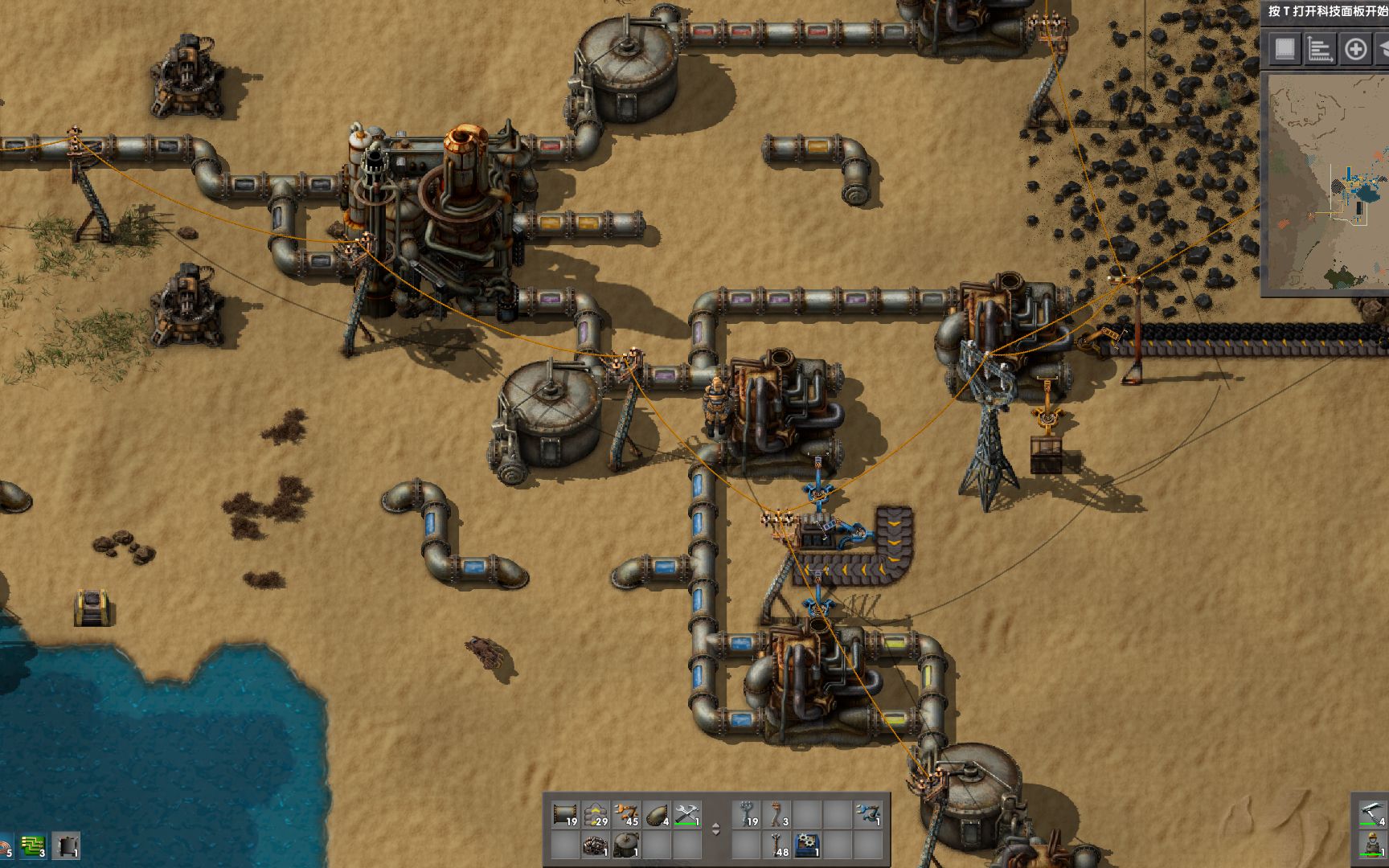This screenshot has width=1389, height=868.
Task: Click the square map toggle button
Action: (1284, 50)
